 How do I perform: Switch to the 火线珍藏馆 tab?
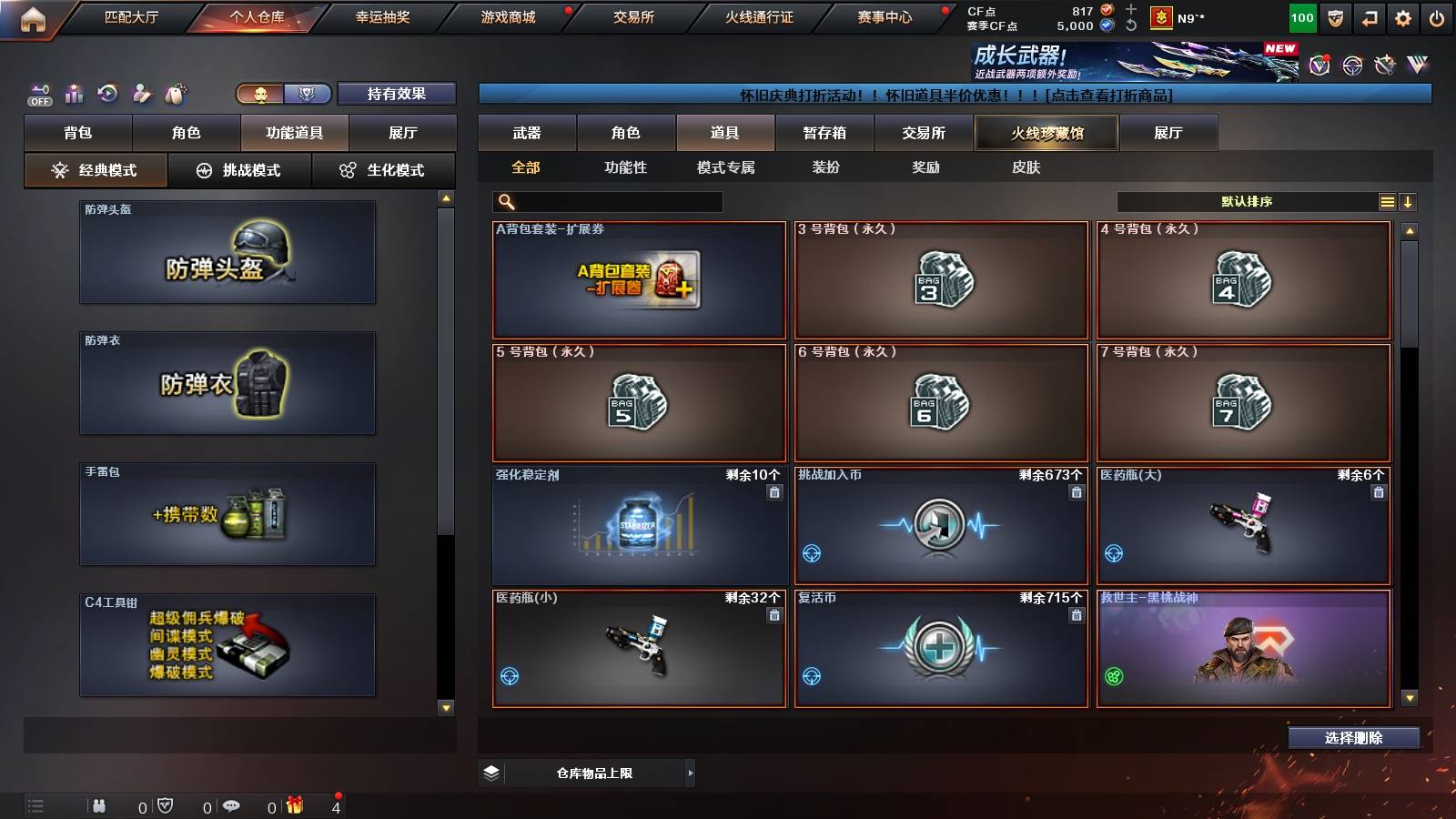1046,133
